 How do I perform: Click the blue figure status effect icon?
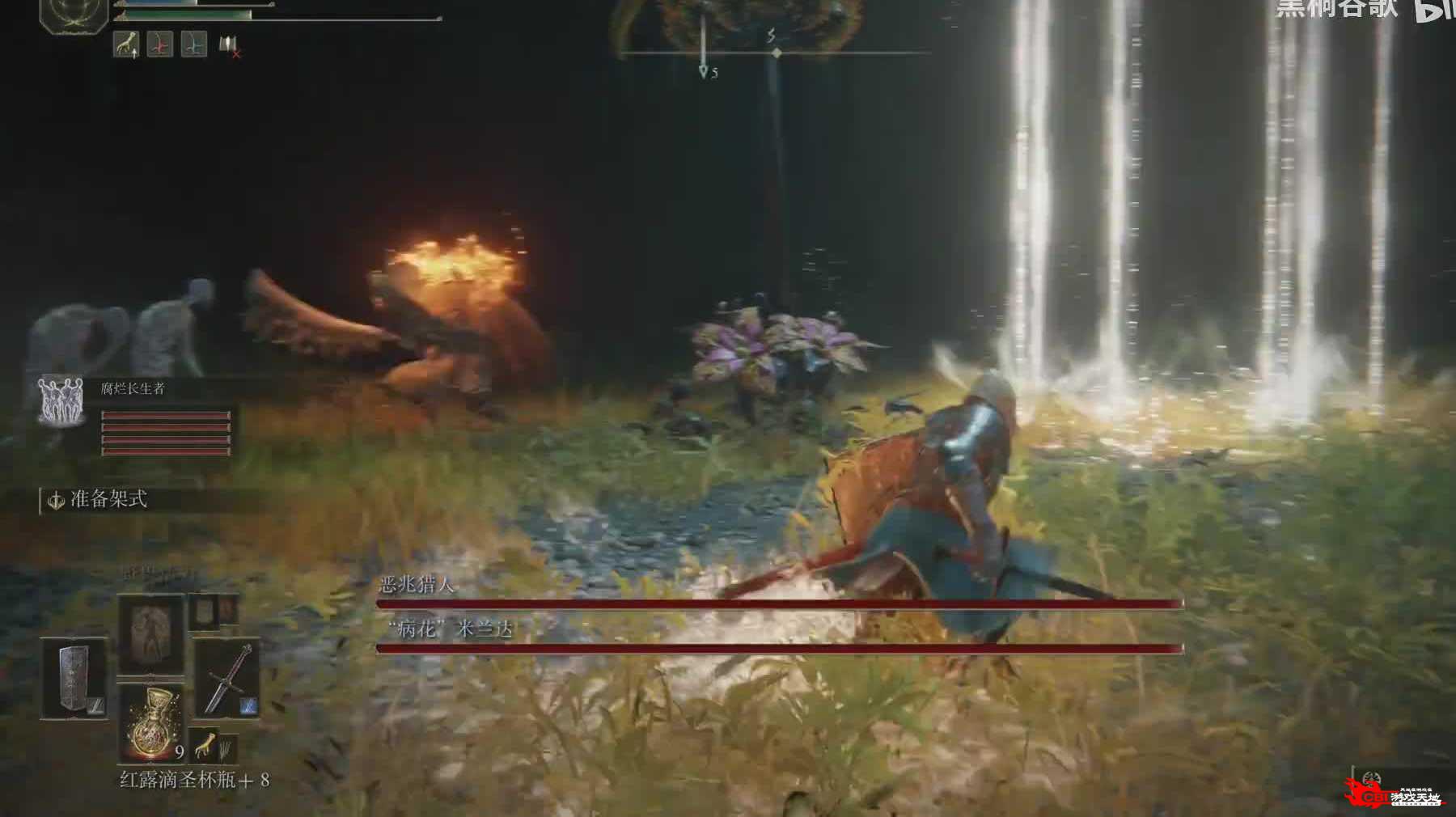coord(193,44)
